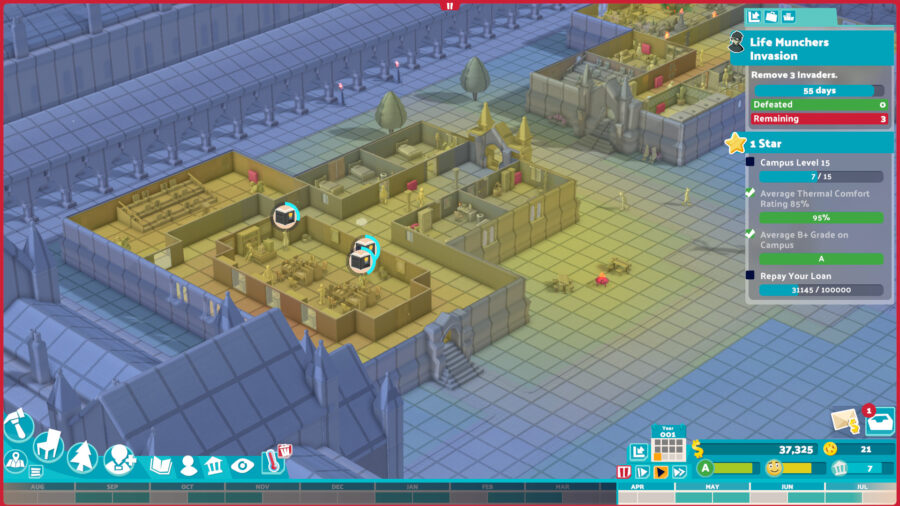Set game speed to slow play
Screen dimensions: 900x506
(642, 472)
